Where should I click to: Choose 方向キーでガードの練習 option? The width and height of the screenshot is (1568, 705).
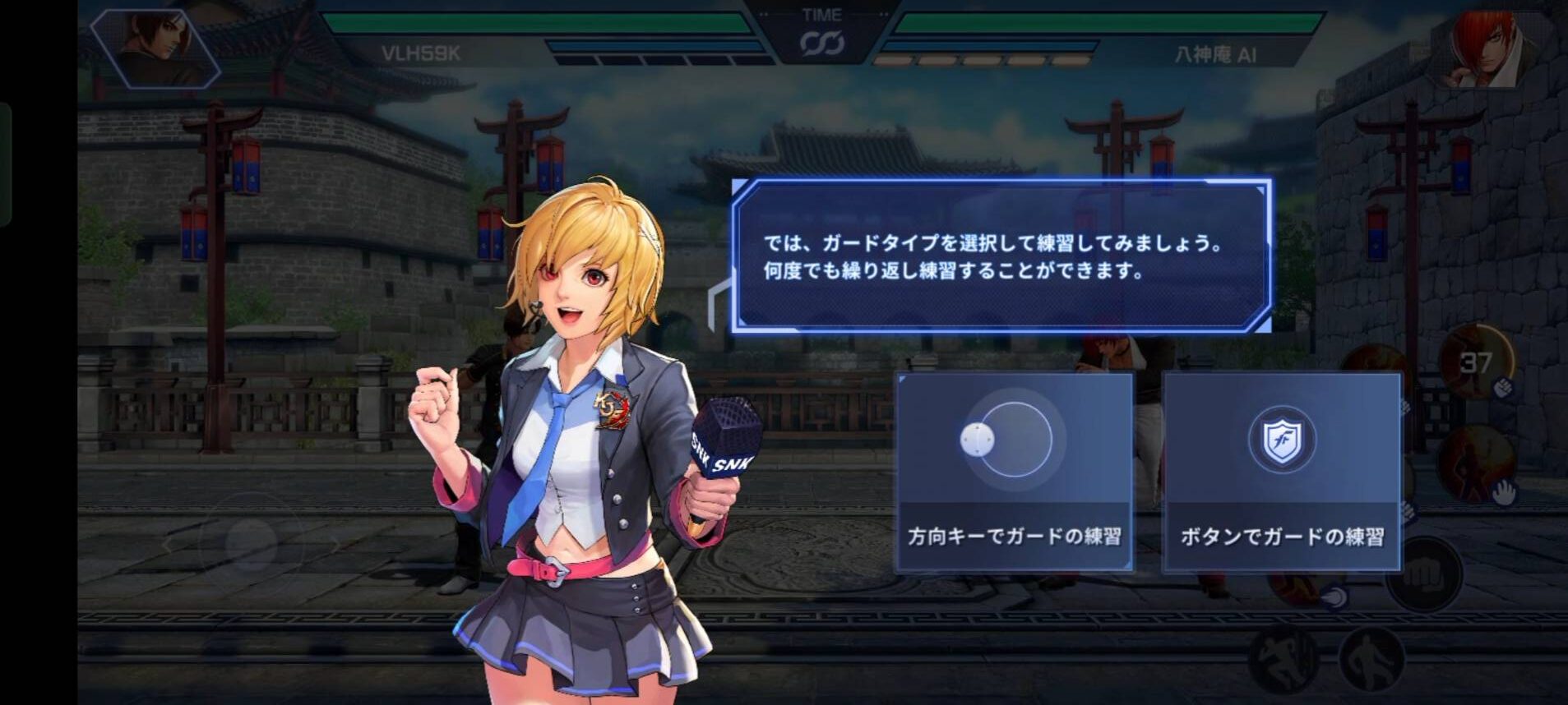1014,472
